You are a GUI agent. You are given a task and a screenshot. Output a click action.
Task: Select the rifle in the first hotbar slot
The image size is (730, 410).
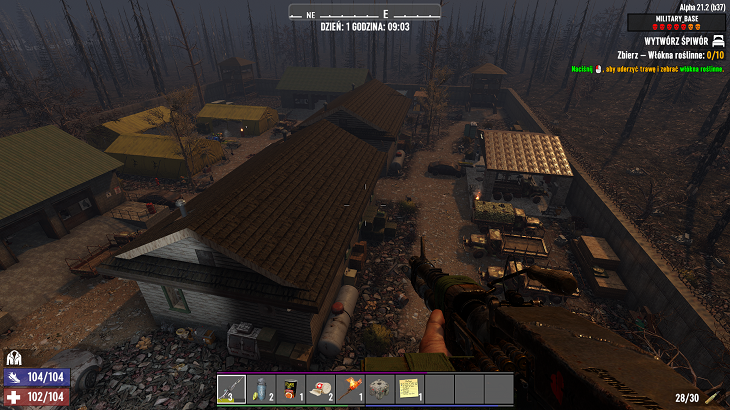[x=231, y=388]
